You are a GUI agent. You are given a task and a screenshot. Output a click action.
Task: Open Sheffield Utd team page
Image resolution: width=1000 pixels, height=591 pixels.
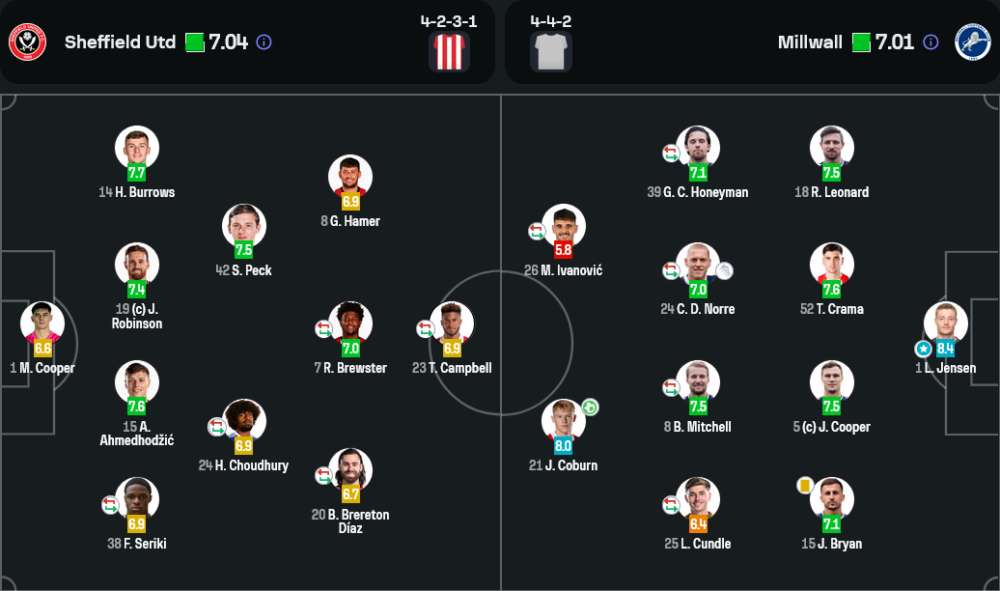[120, 42]
